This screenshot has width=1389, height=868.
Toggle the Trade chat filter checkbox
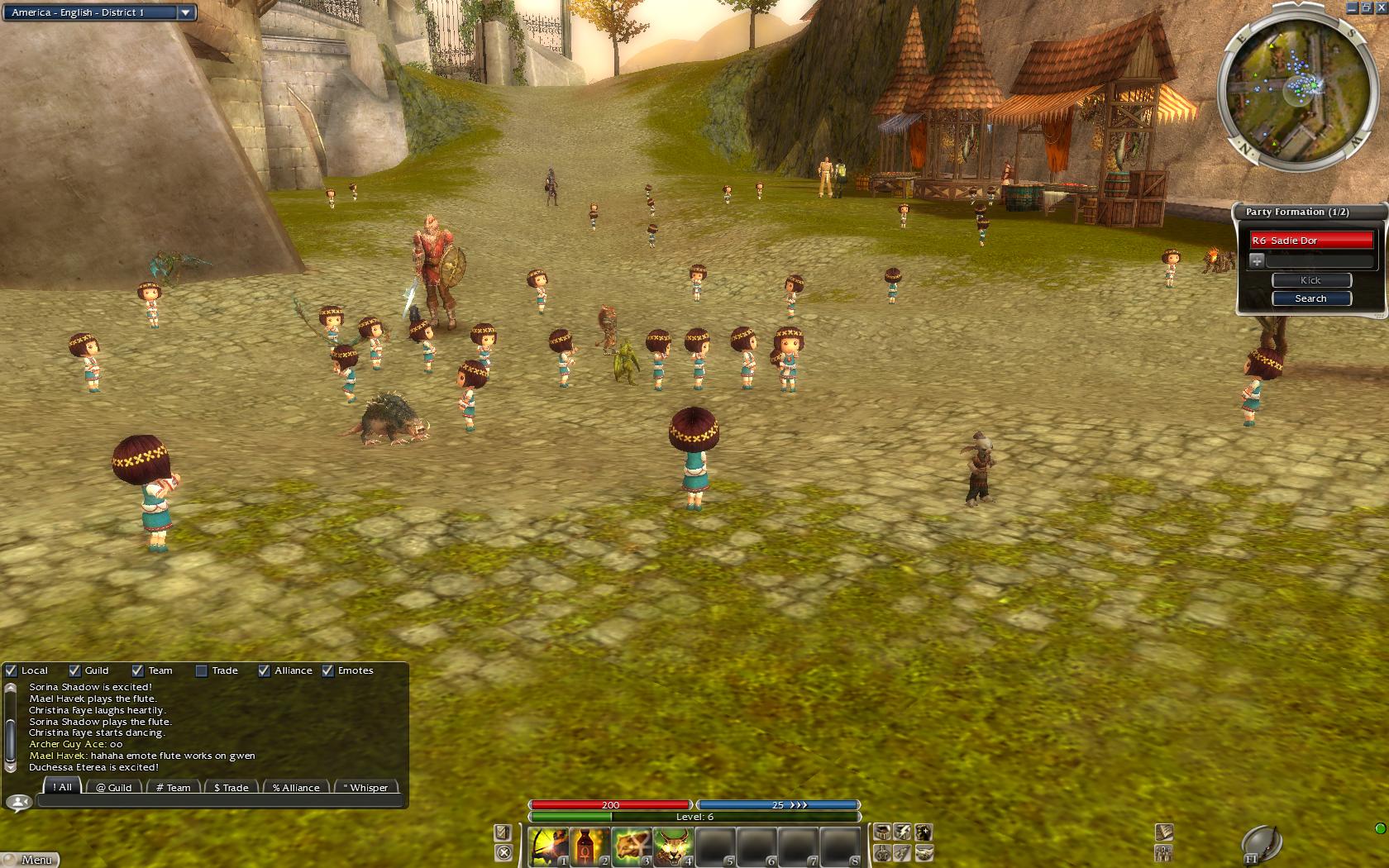201,670
